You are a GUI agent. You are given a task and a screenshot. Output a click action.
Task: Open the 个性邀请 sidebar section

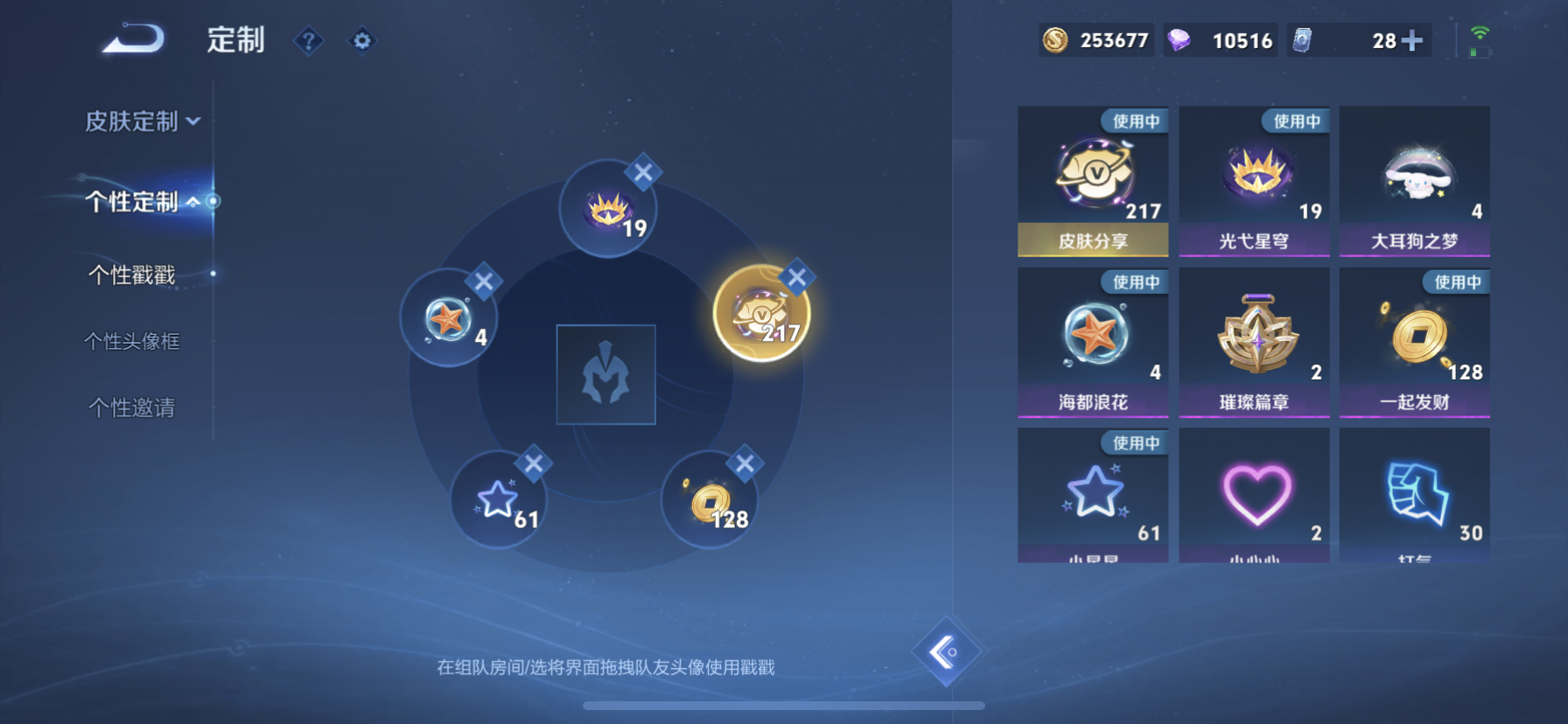click(133, 406)
